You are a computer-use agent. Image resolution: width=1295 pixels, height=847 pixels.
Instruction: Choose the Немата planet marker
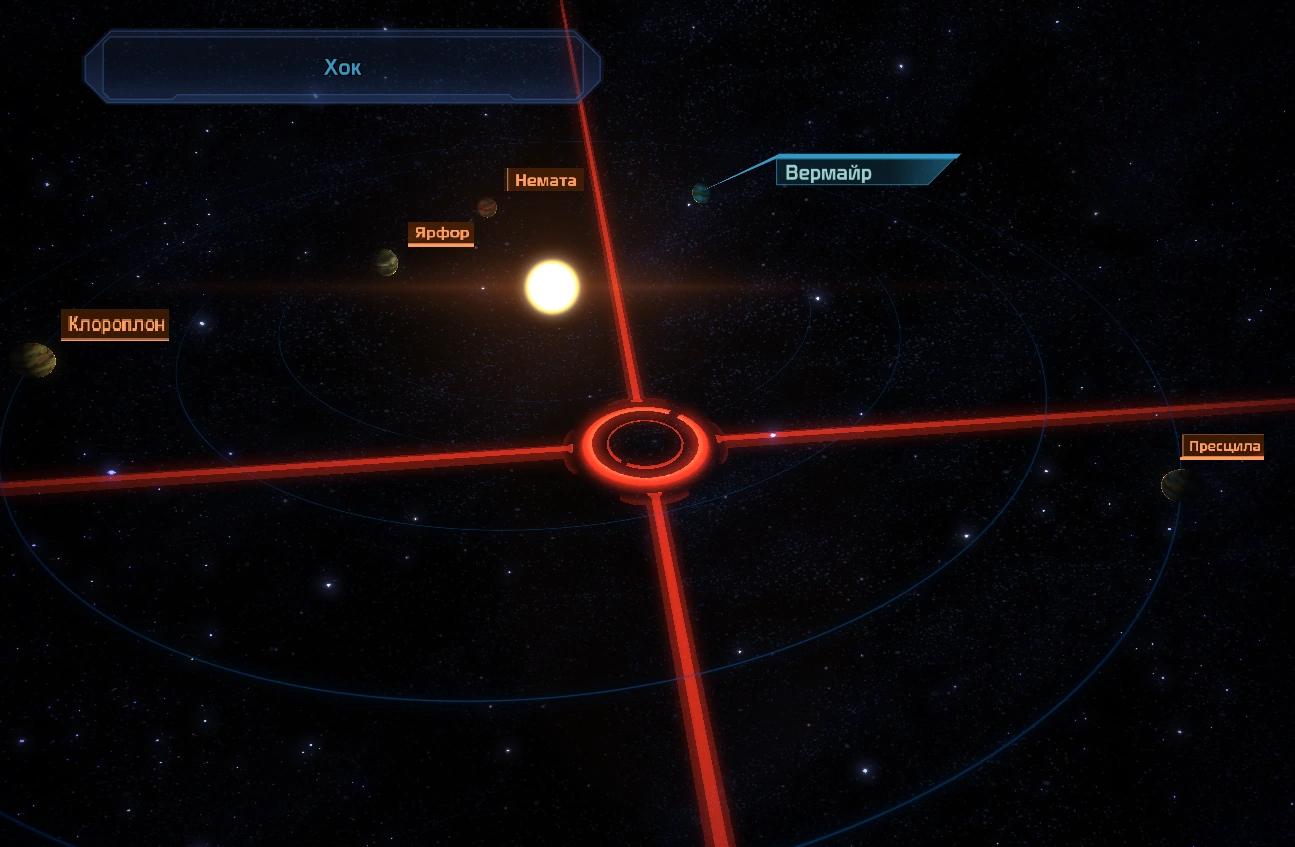(x=487, y=207)
